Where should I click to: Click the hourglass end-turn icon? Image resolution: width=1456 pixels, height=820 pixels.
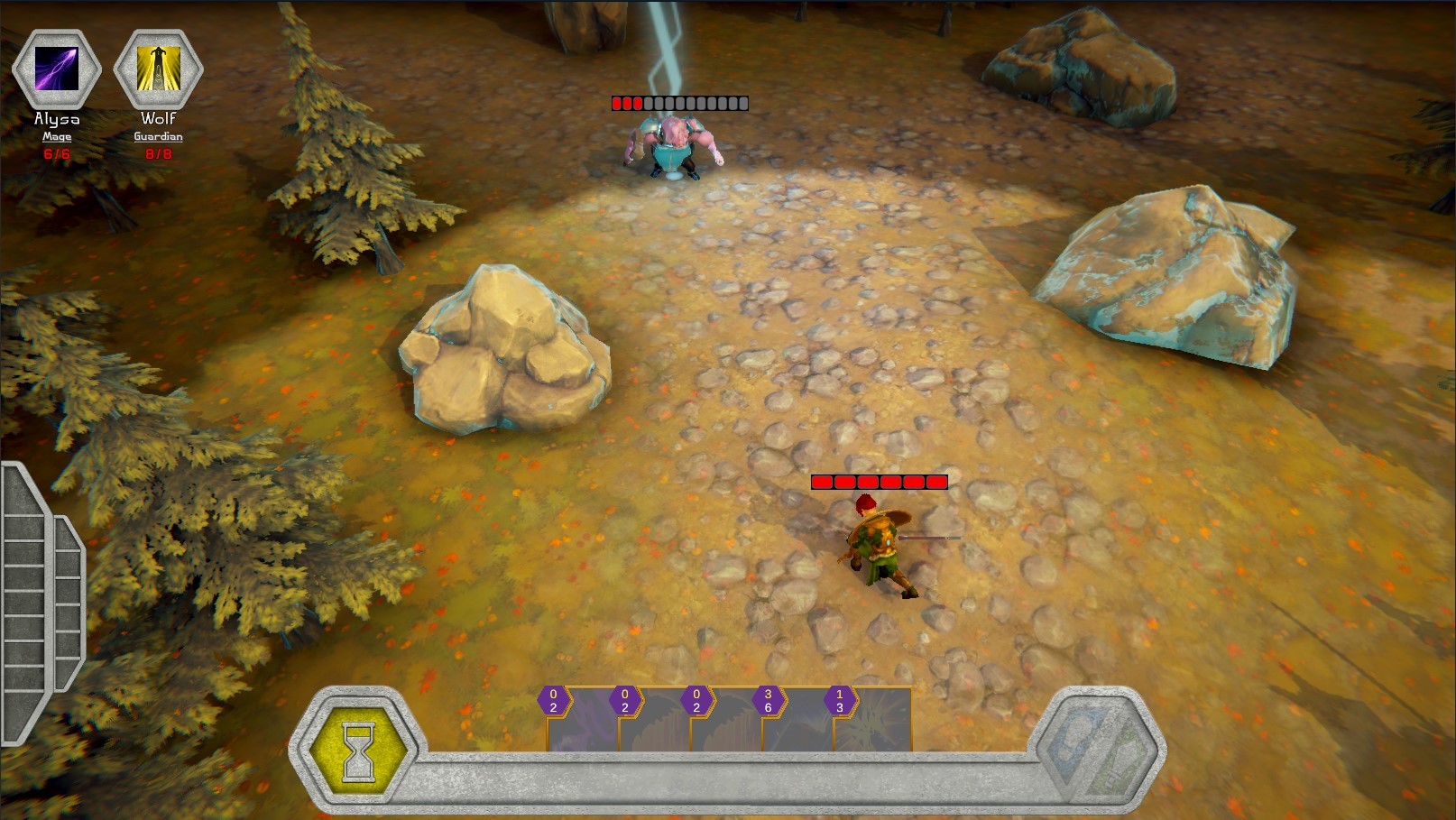click(x=360, y=750)
